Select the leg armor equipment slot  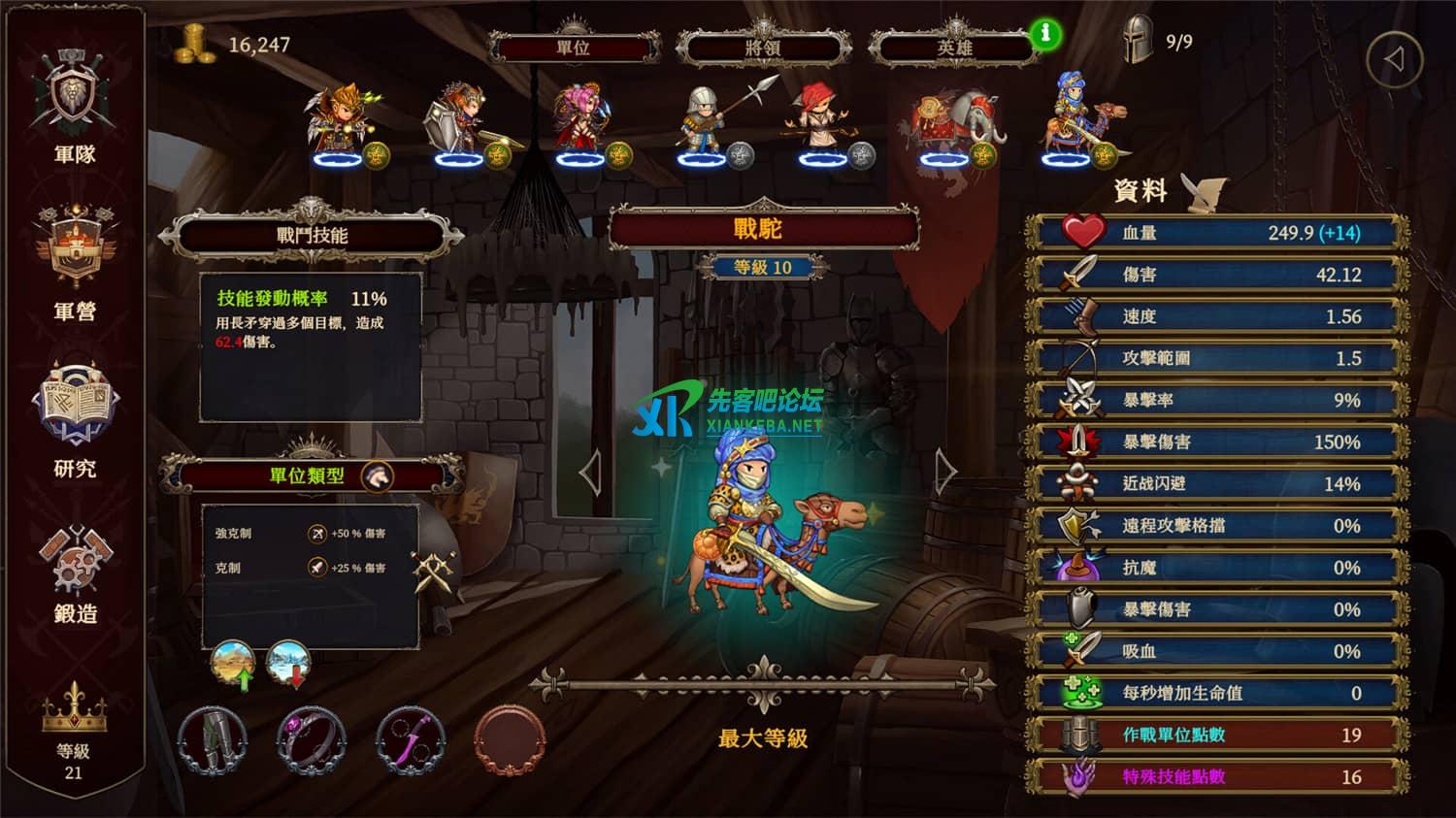pyautogui.click(x=215, y=740)
